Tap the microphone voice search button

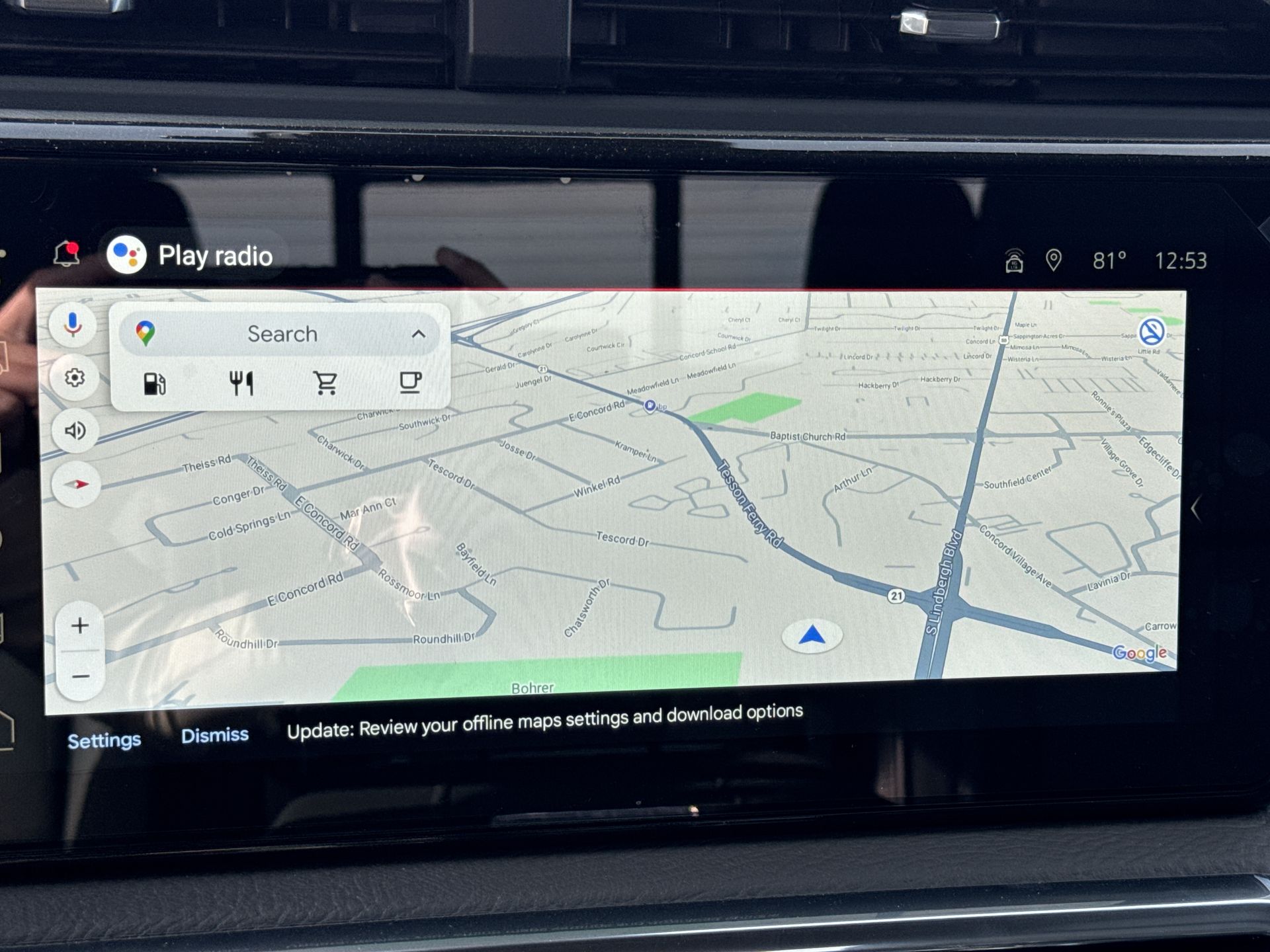(x=73, y=325)
